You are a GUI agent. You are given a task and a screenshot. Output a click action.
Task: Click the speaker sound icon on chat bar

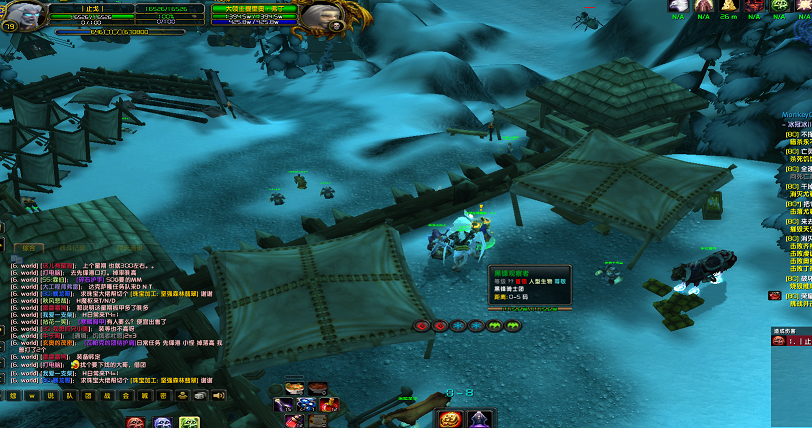pyautogui.click(x=217, y=396)
